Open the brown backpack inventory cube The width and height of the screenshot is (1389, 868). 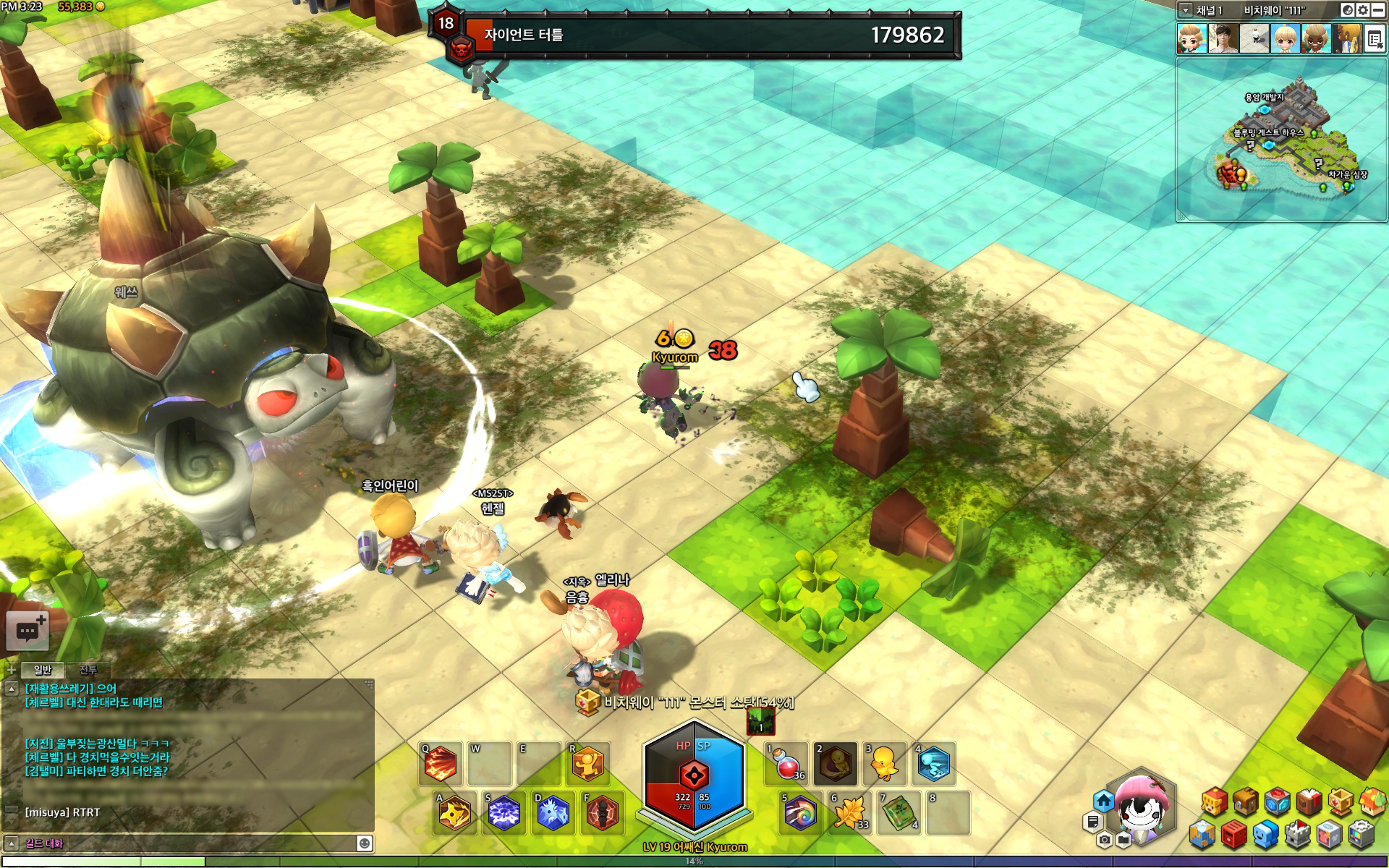(x=1246, y=802)
